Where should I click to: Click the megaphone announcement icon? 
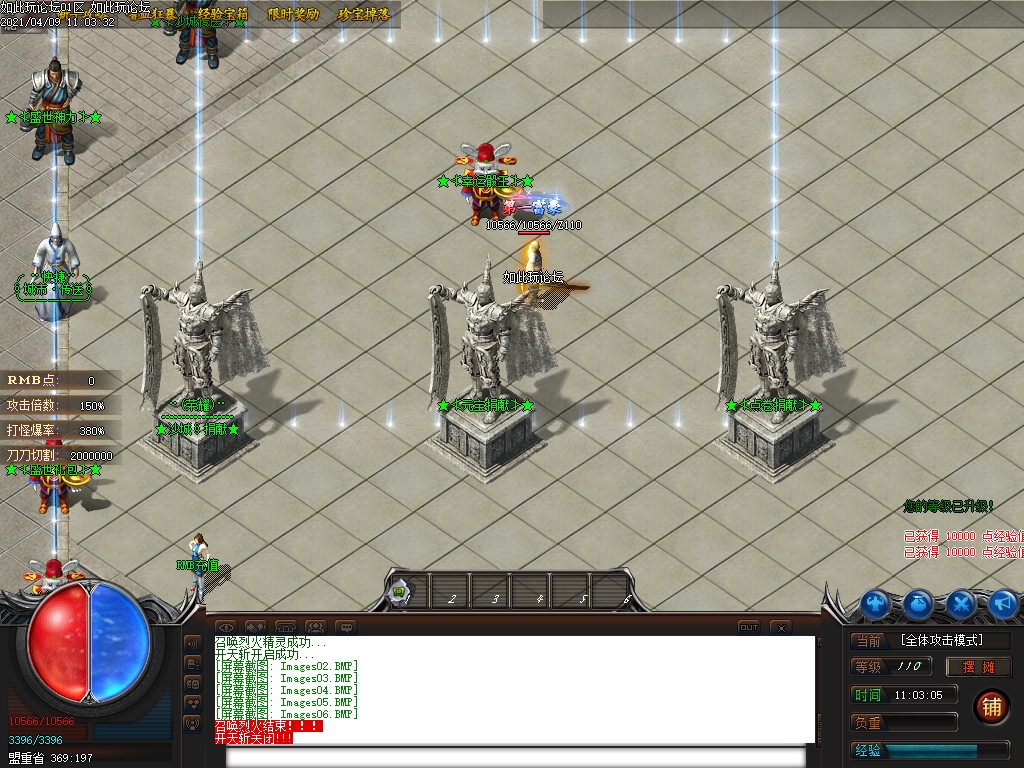[x=1003, y=603]
